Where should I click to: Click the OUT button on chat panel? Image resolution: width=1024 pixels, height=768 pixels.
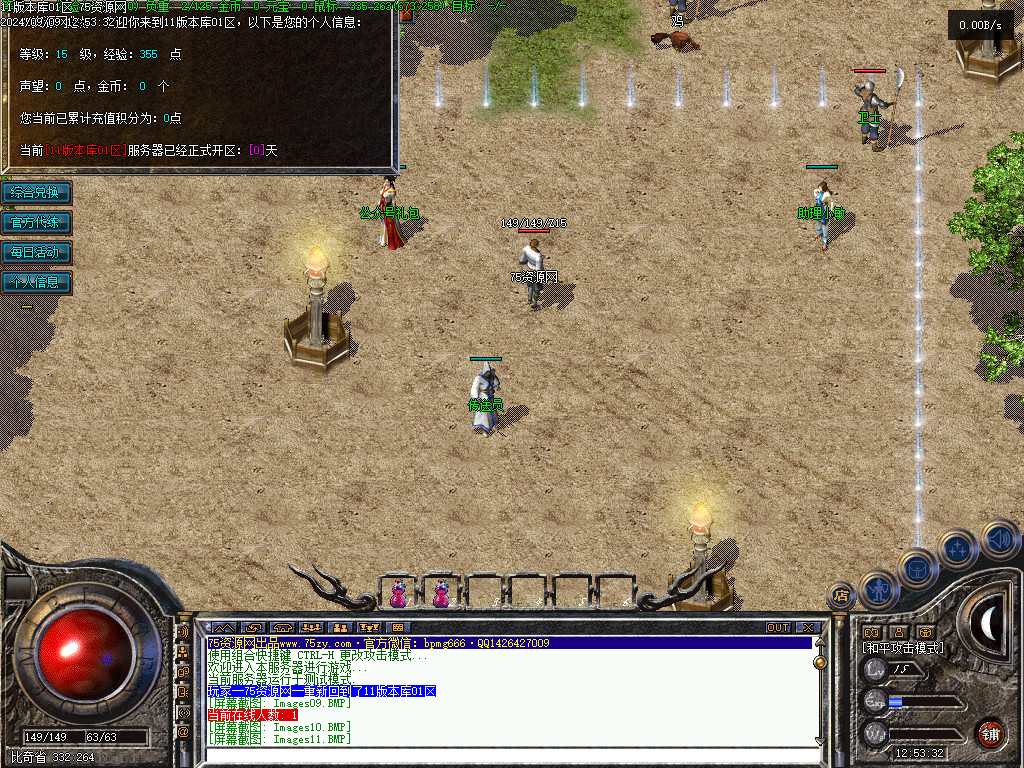click(x=778, y=628)
